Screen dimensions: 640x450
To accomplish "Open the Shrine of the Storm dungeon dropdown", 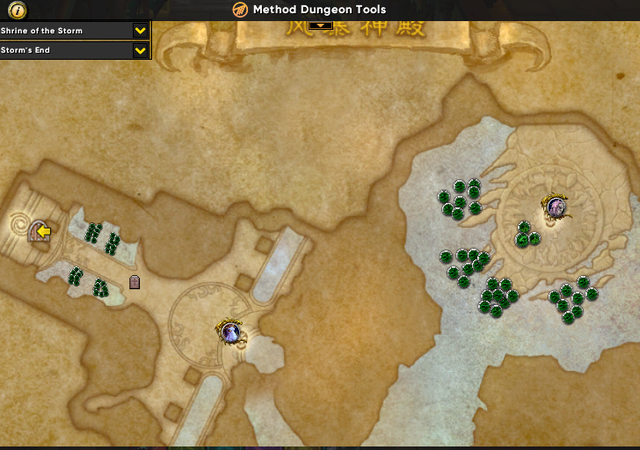I will pos(141,31).
